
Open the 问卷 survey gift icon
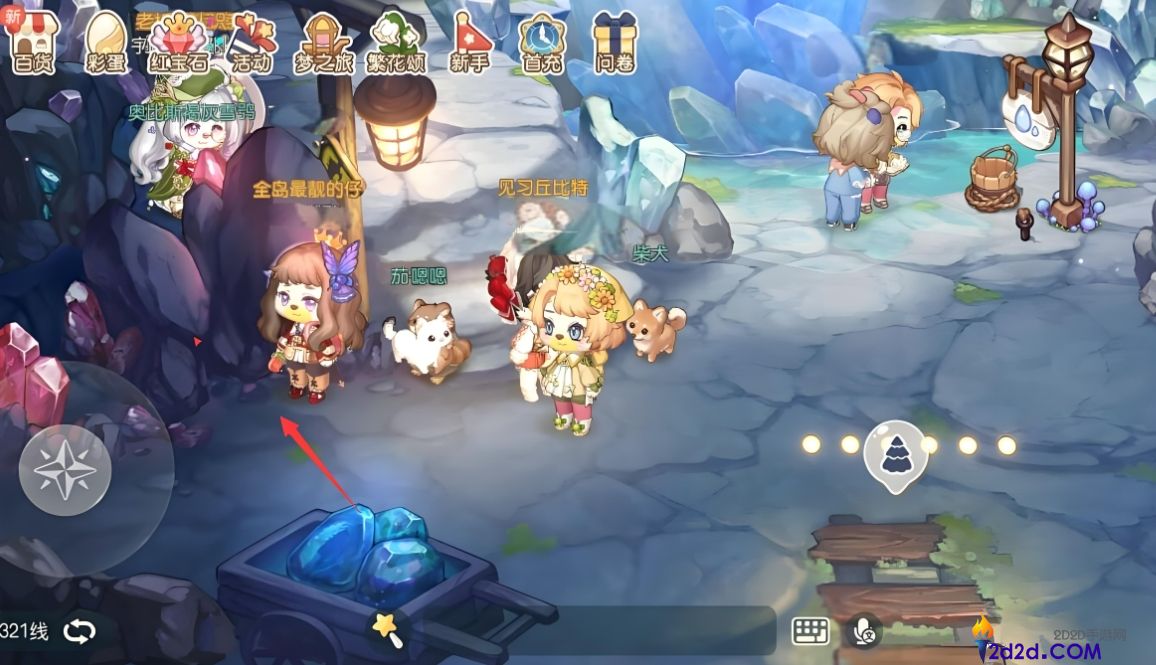[x=614, y=43]
